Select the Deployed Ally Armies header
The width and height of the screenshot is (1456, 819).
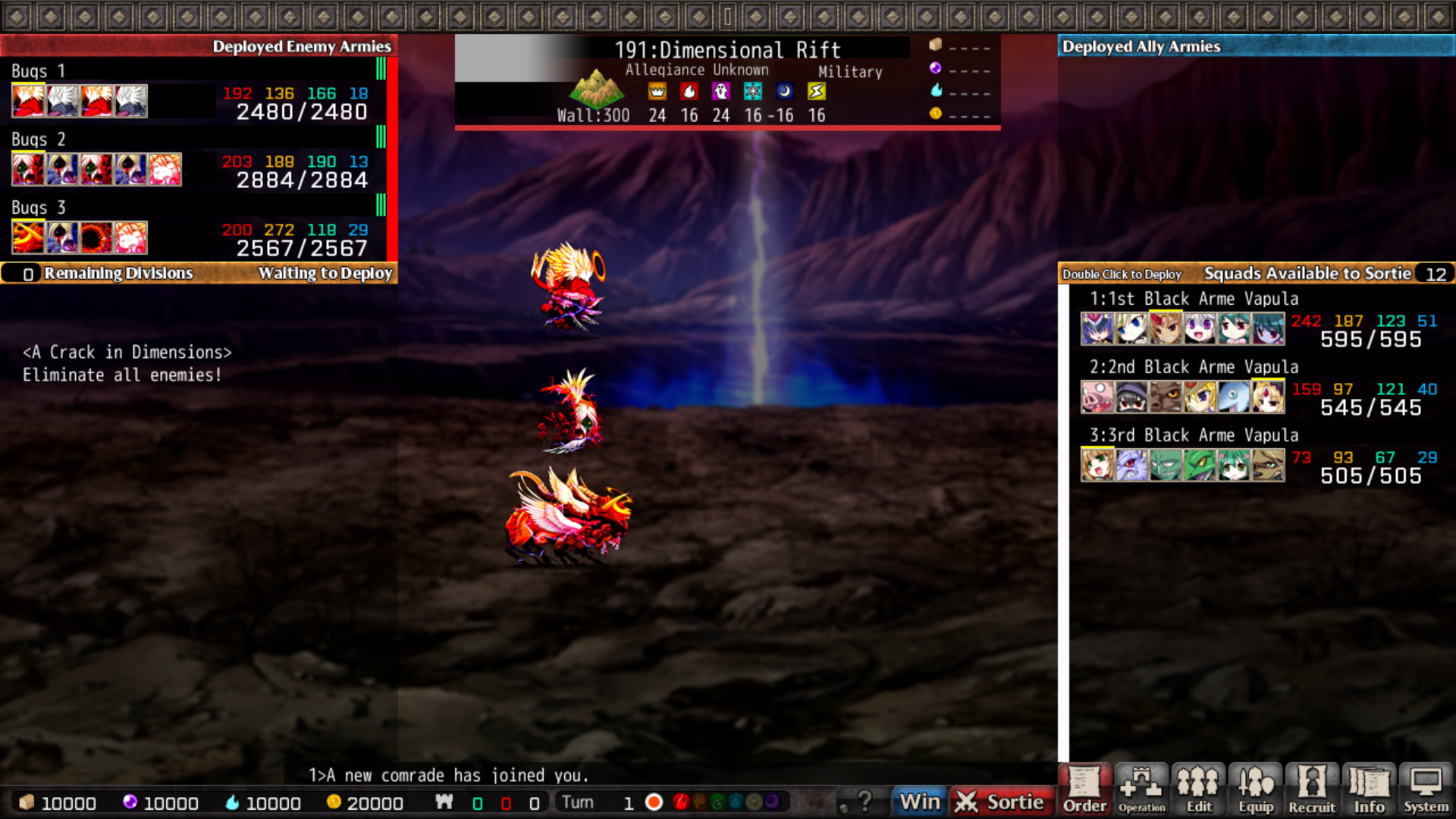[1141, 46]
